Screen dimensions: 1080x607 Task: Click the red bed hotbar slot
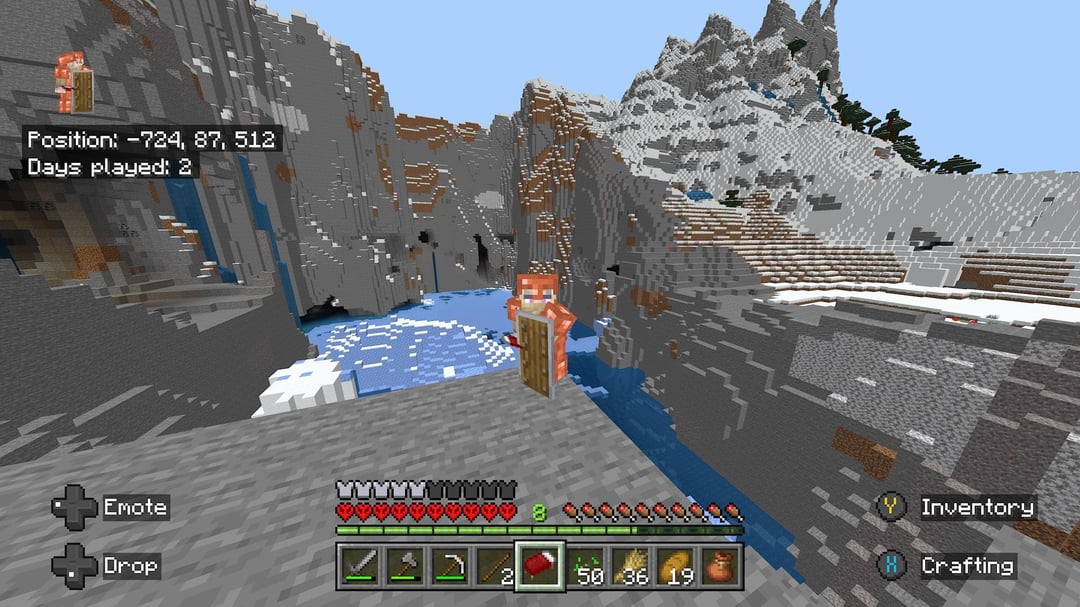pos(540,566)
